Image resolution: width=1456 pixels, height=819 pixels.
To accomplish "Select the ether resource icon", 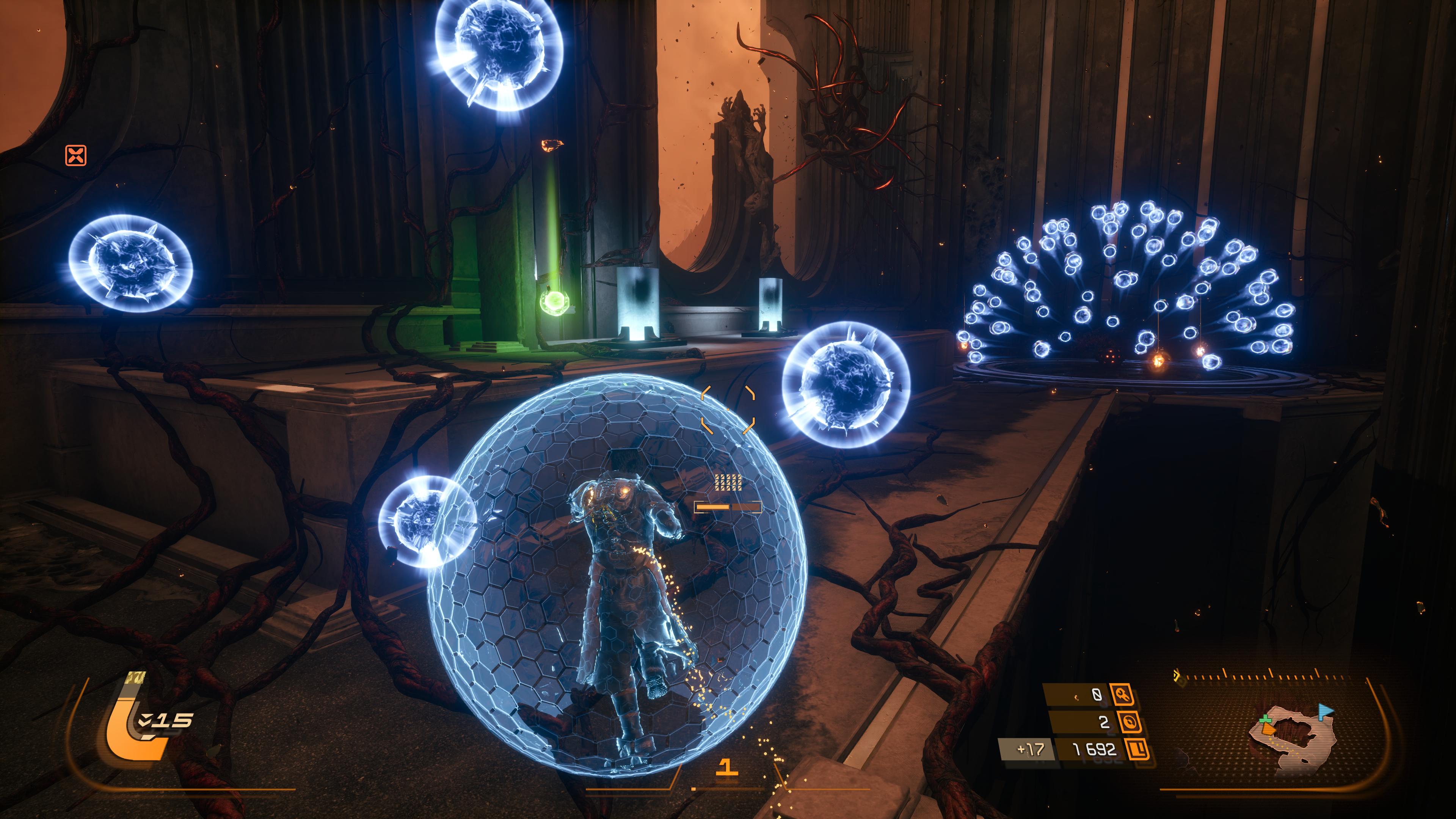I will pyautogui.click(x=1129, y=722).
